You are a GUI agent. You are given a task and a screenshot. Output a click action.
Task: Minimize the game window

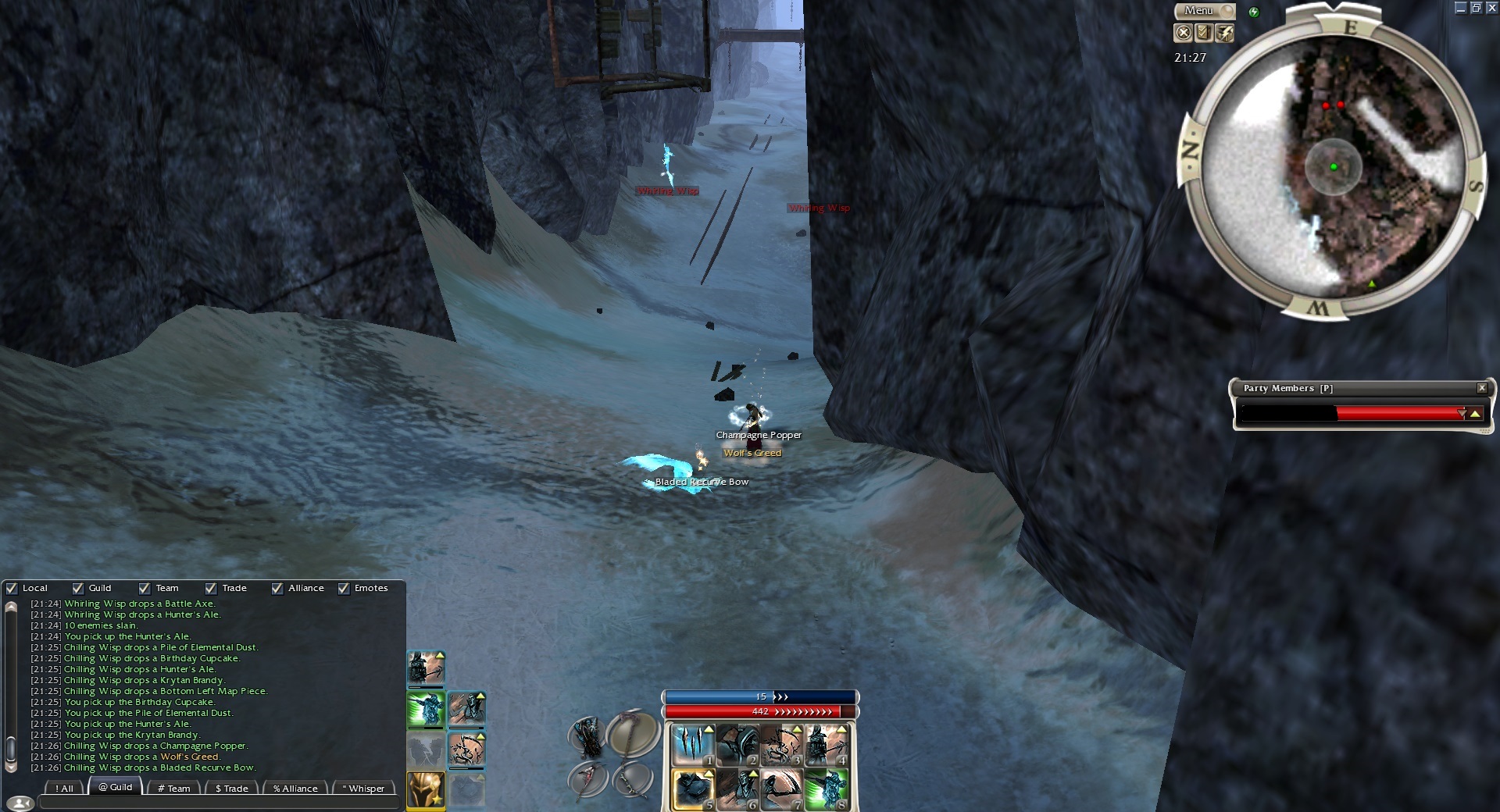1460,8
